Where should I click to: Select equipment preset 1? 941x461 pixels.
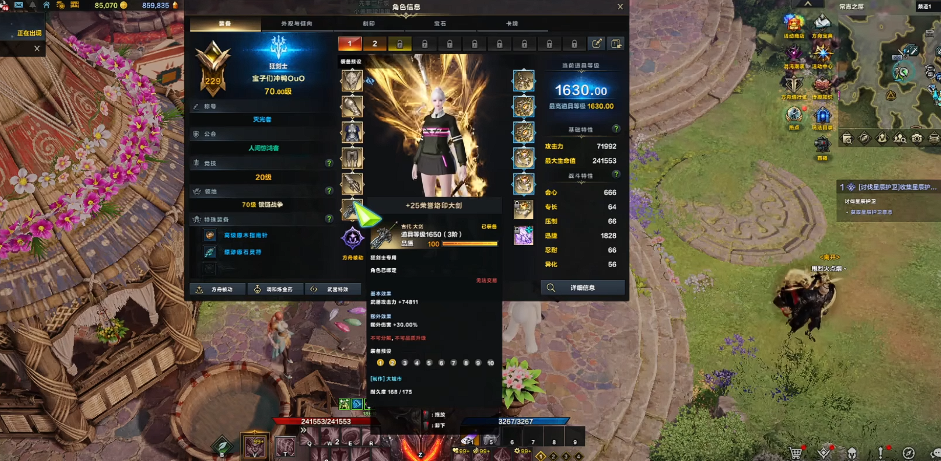pyautogui.click(x=350, y=44)
